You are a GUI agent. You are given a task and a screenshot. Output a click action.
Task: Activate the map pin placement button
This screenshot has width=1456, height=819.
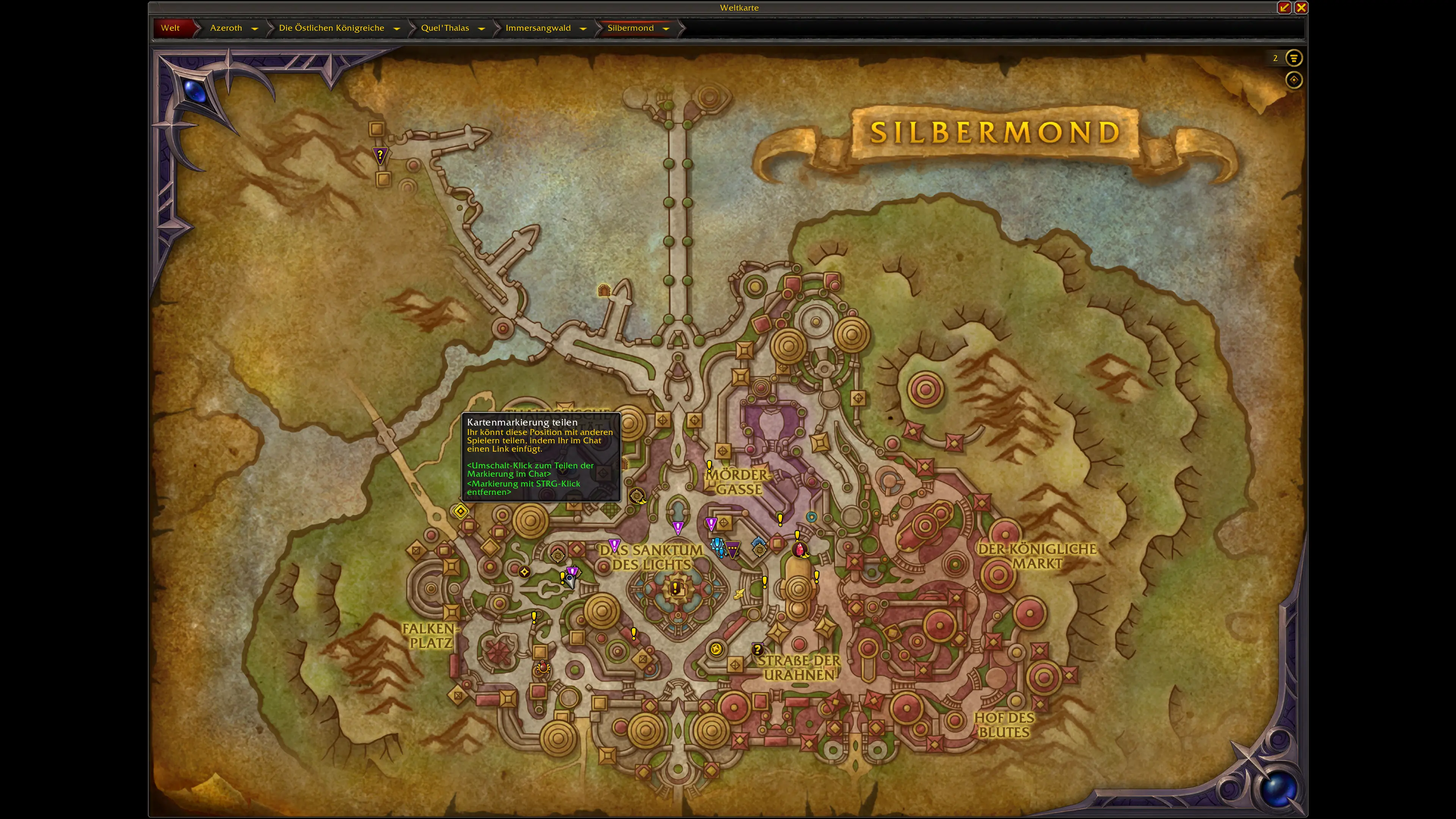(x=1293, y=80)
